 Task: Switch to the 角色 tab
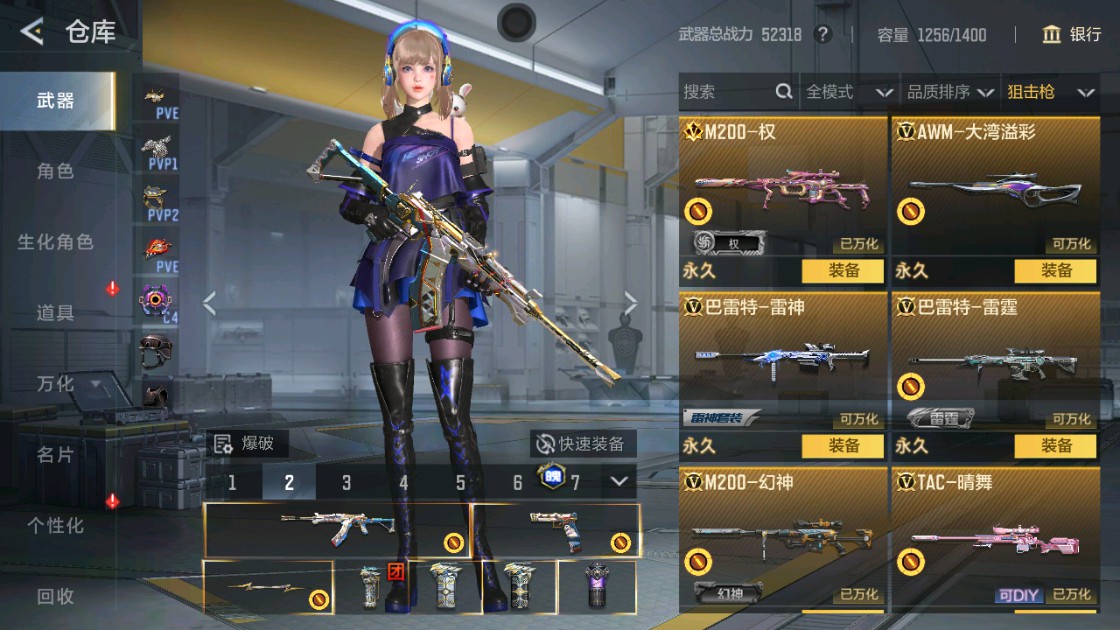(x=55, y=171)
